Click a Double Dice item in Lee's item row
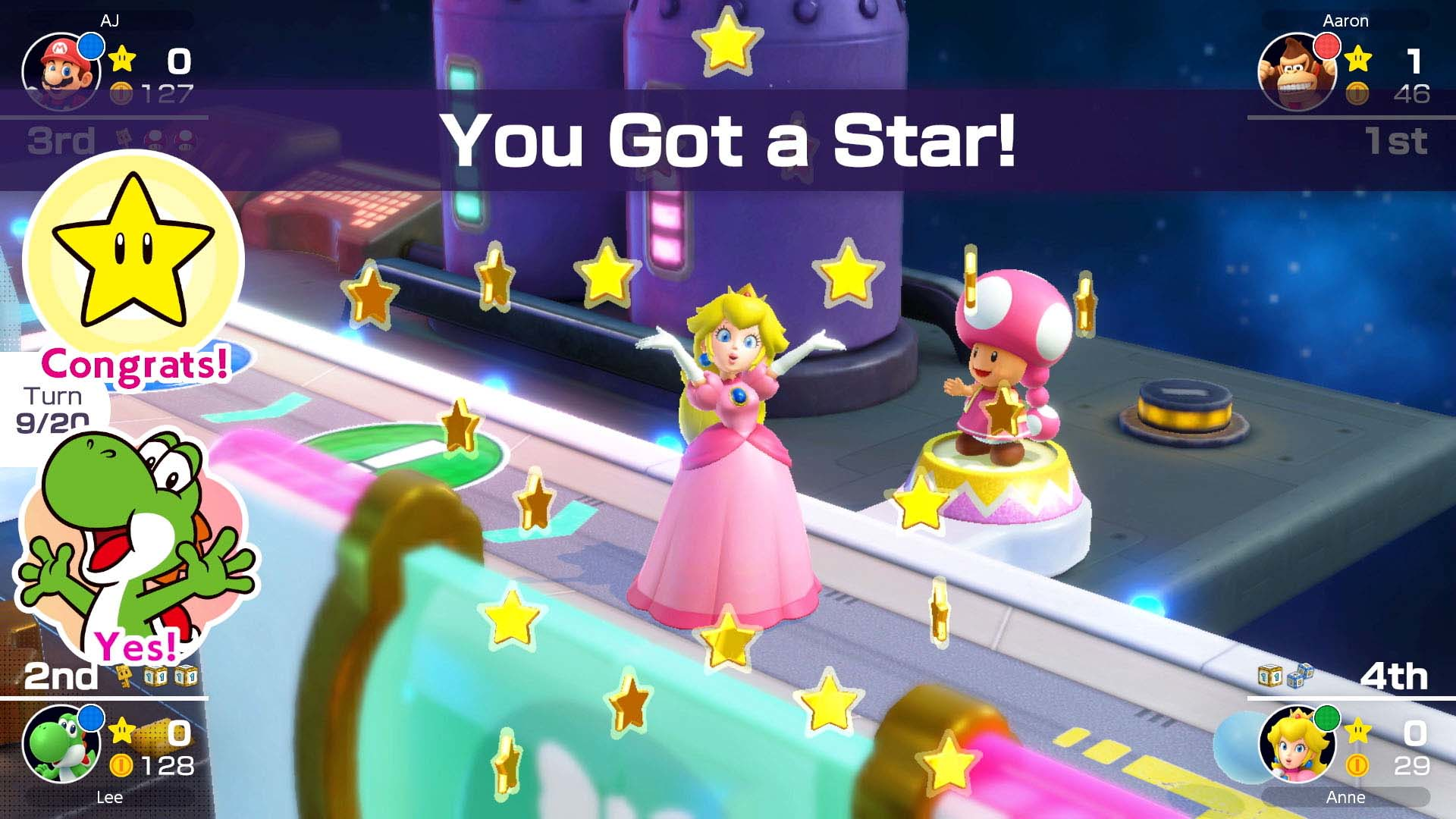This screenshot has height=819, width=1456. point(155,676)
